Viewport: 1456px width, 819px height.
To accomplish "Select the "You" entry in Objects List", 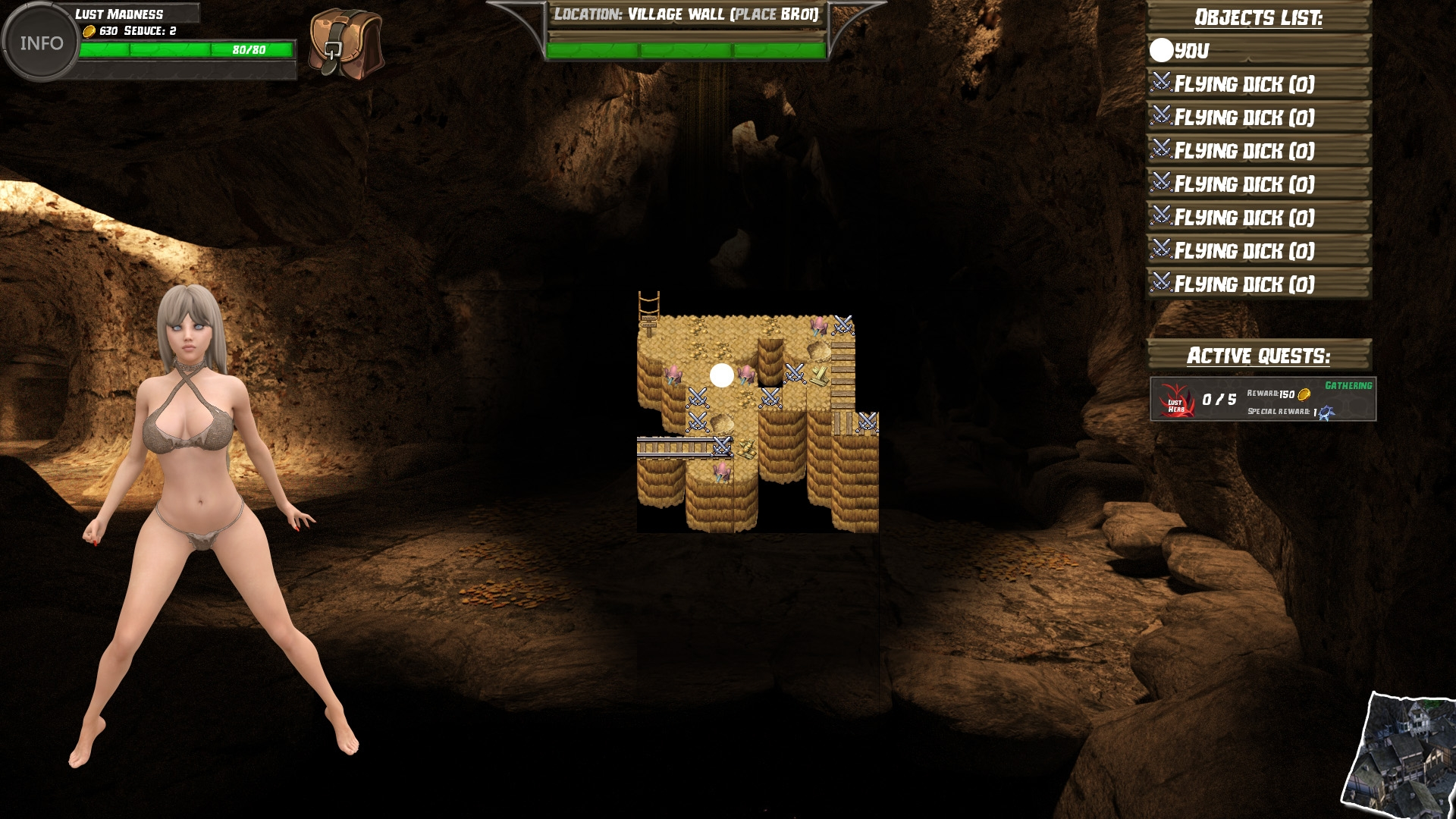I will pyautogui.click(x=1259, y=51).
